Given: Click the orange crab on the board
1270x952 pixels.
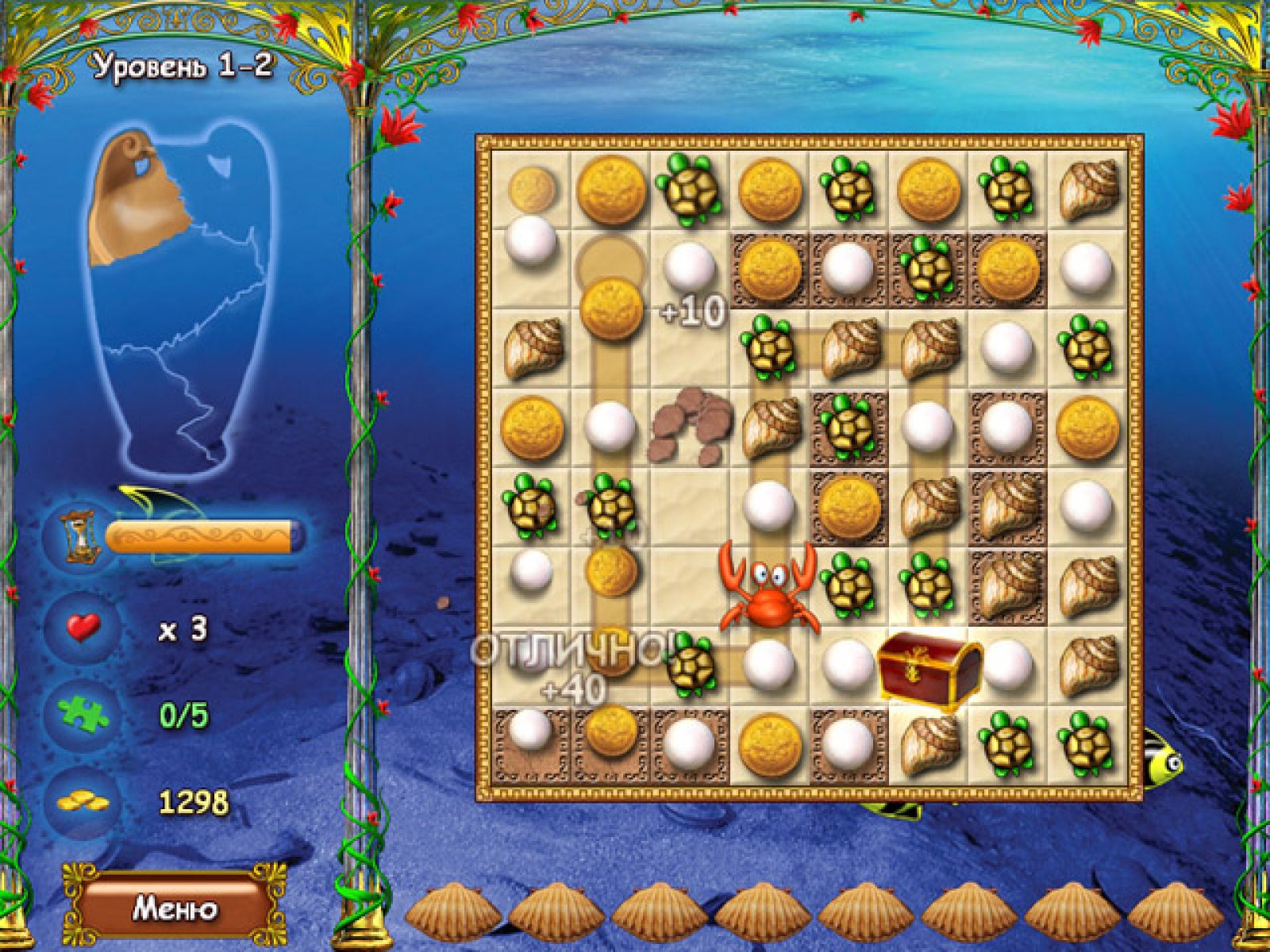Looking at the screenshot, I should [768, 588].
